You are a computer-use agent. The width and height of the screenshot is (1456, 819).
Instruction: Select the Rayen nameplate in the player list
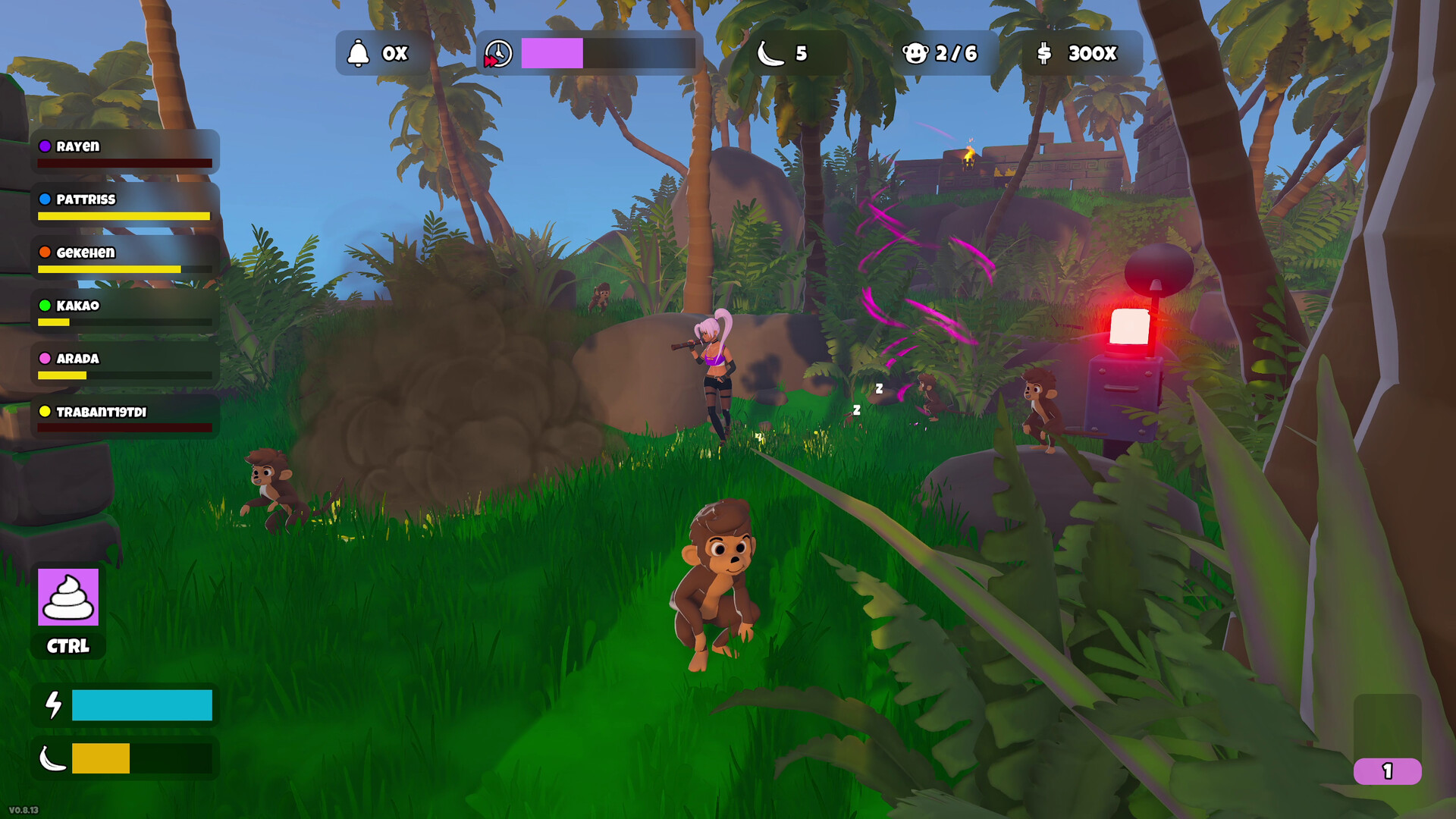(x=78, y=146)
